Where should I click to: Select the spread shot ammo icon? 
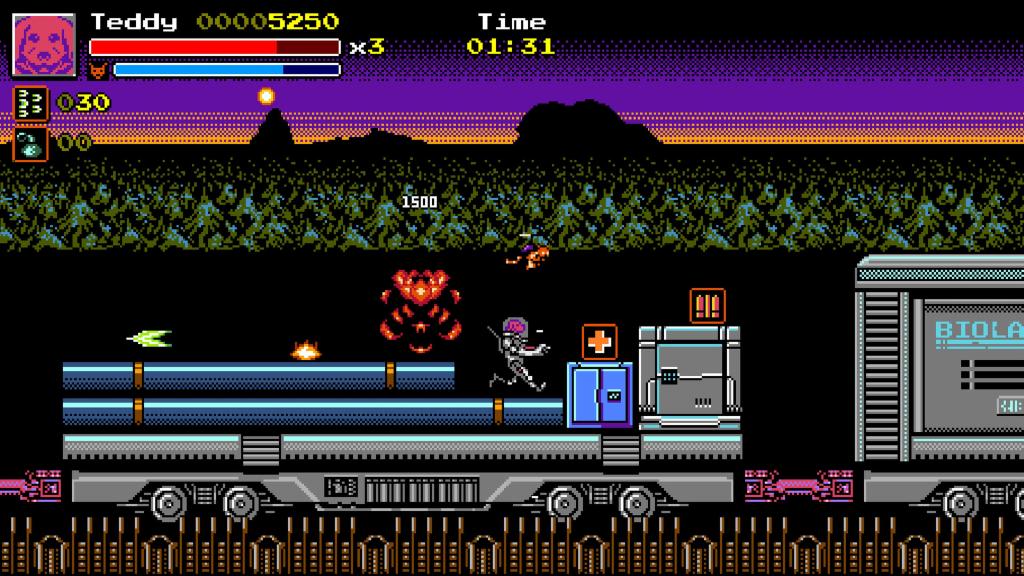29,102
